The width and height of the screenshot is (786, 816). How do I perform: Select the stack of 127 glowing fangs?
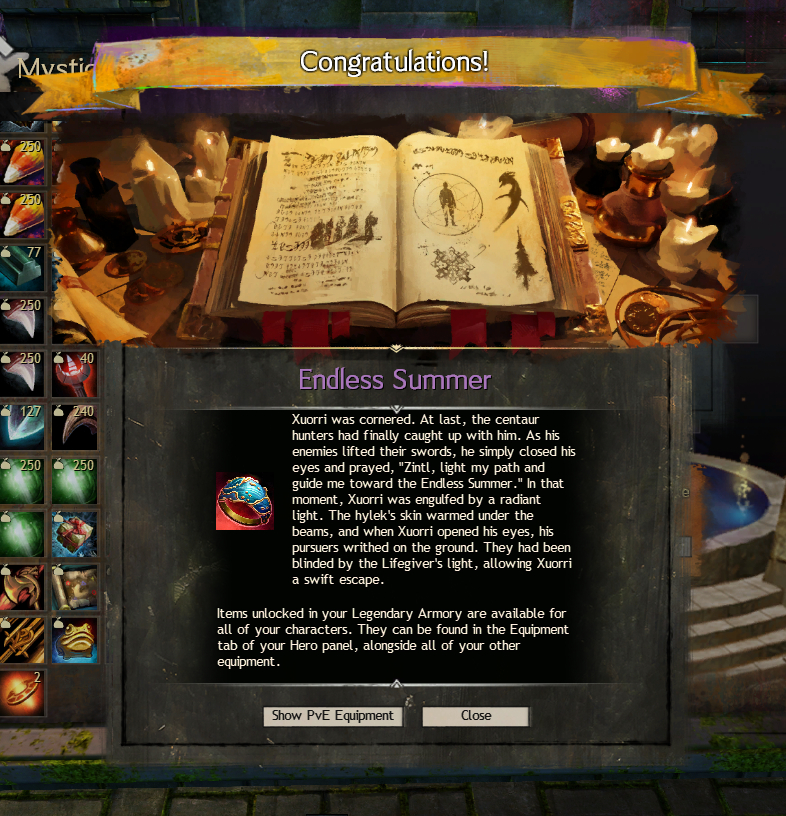click(22, 427)
